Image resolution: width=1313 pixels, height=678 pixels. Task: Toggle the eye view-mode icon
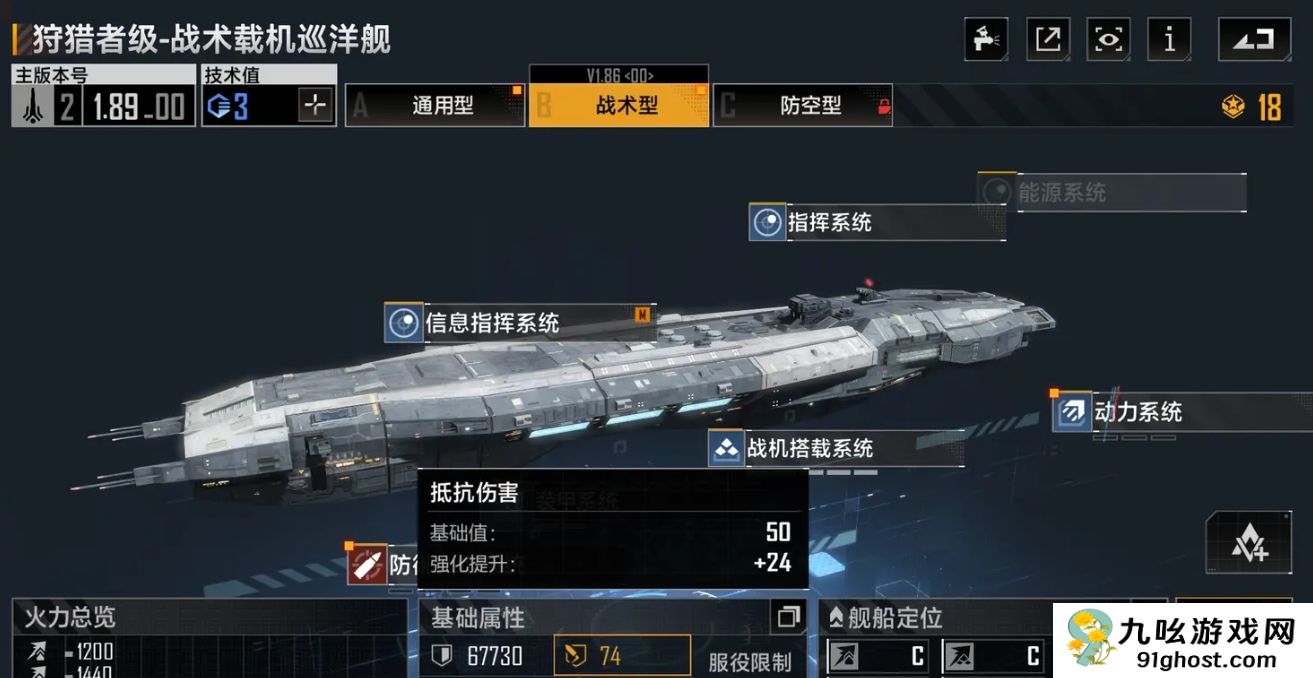pyautogui.click(x=1108, y=39)
